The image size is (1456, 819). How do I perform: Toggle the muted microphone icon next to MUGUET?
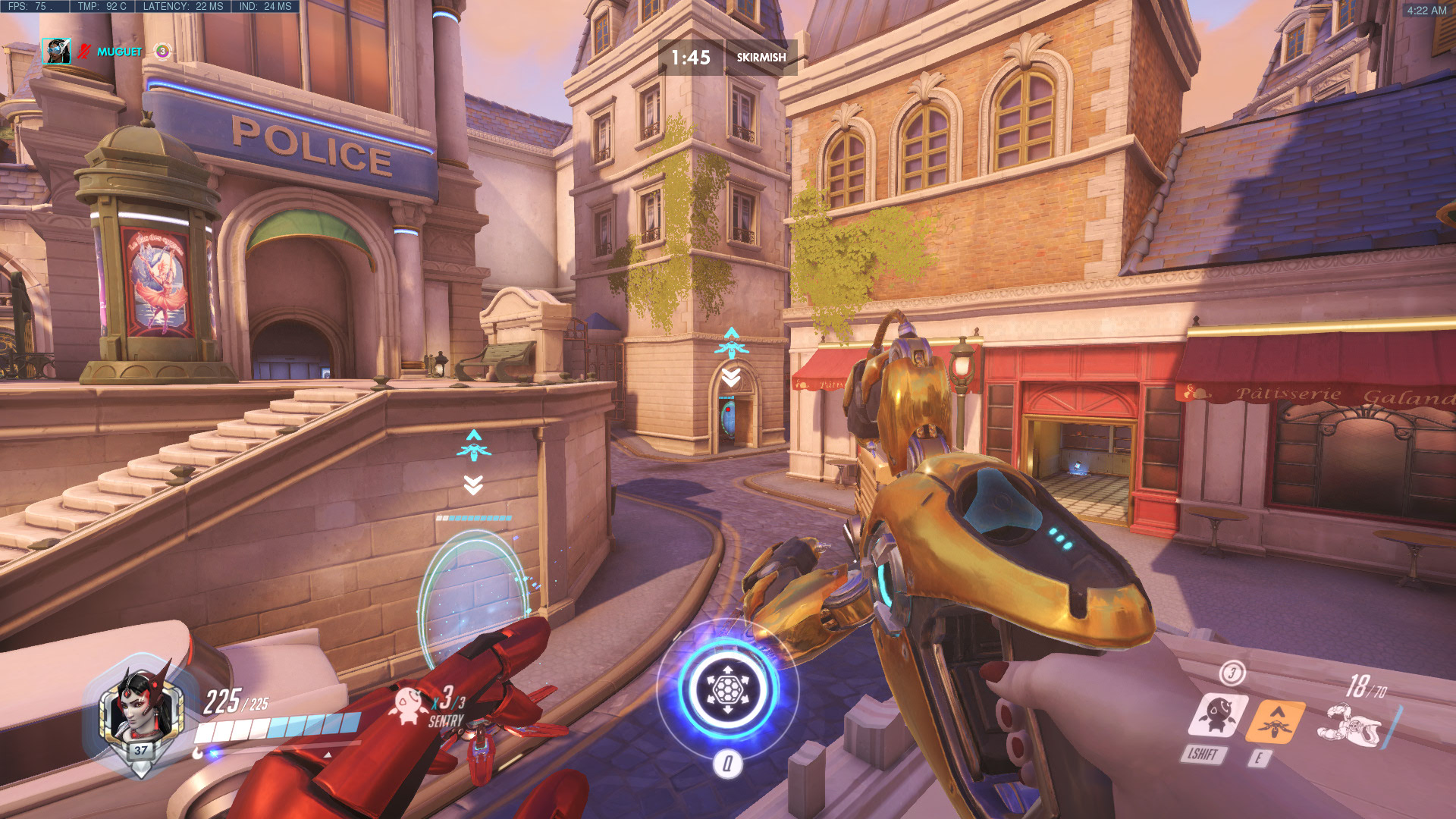point(83,52)
